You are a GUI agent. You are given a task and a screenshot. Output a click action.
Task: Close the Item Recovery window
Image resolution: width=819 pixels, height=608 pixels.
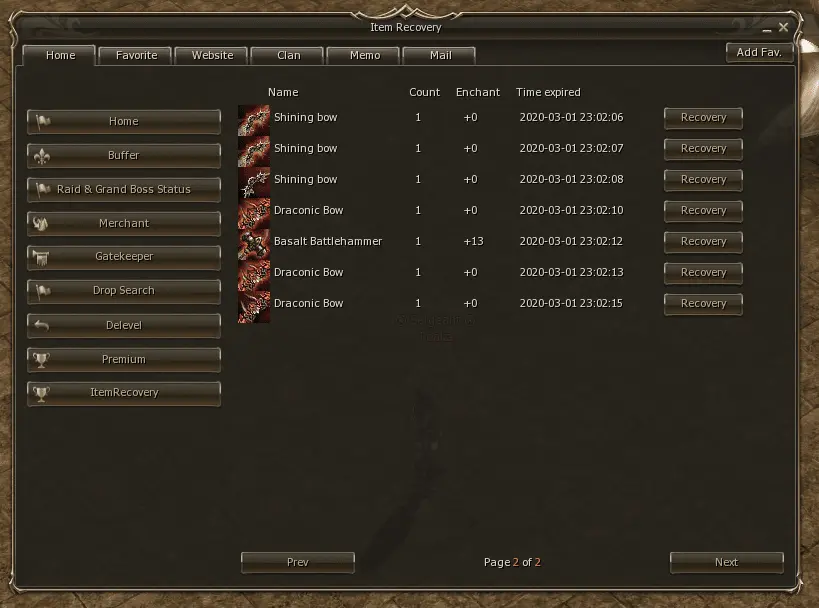(783, 27)
